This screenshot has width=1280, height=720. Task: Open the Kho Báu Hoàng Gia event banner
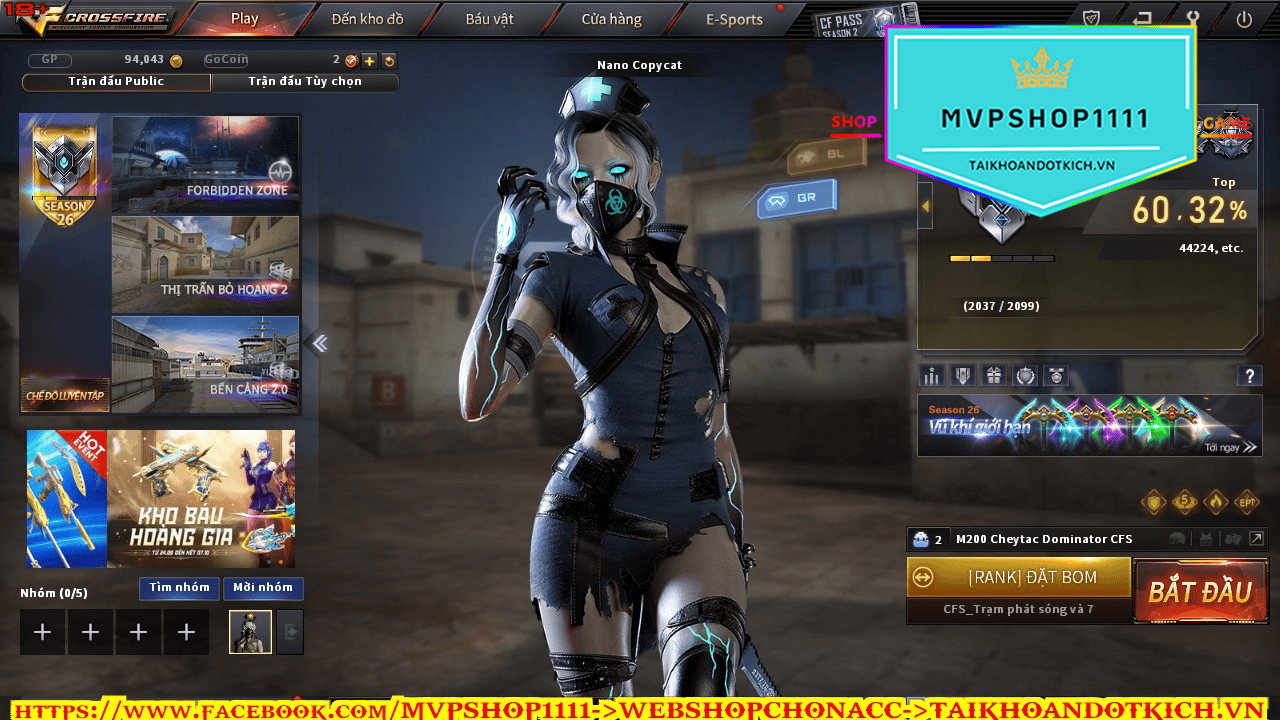point(161,499)
